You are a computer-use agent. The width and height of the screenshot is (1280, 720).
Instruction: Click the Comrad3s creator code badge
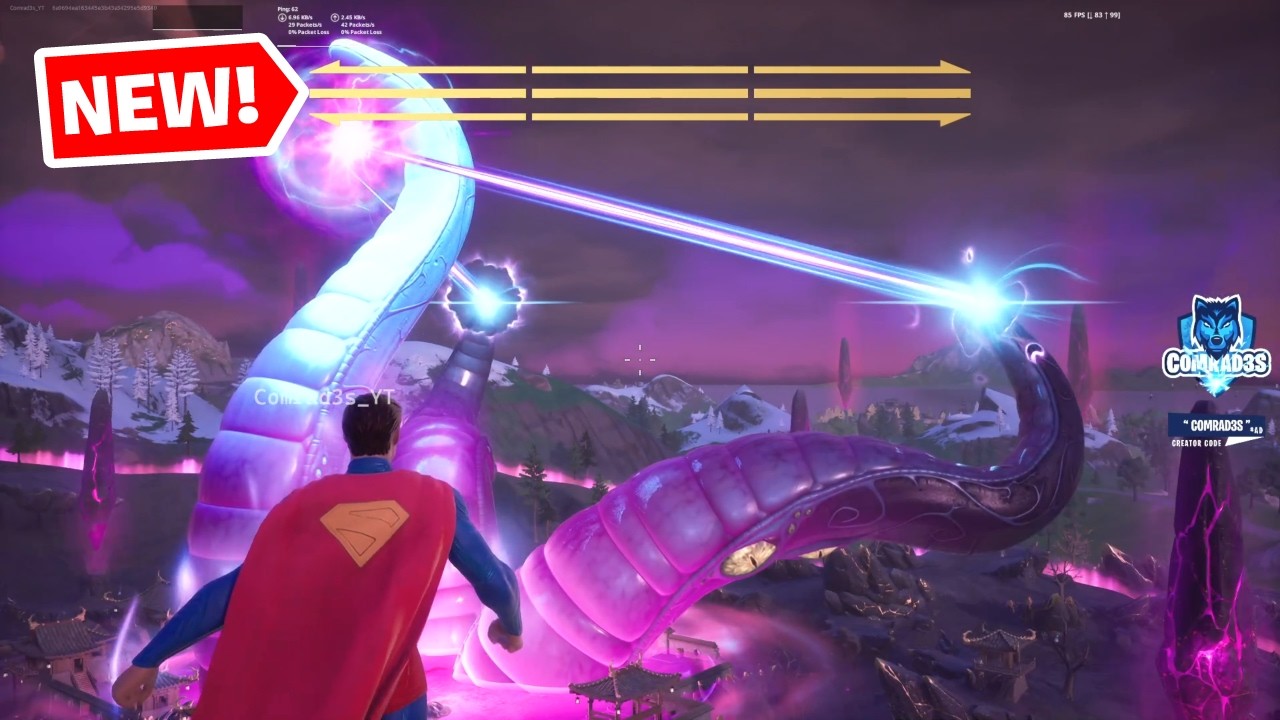(1215, 430)
